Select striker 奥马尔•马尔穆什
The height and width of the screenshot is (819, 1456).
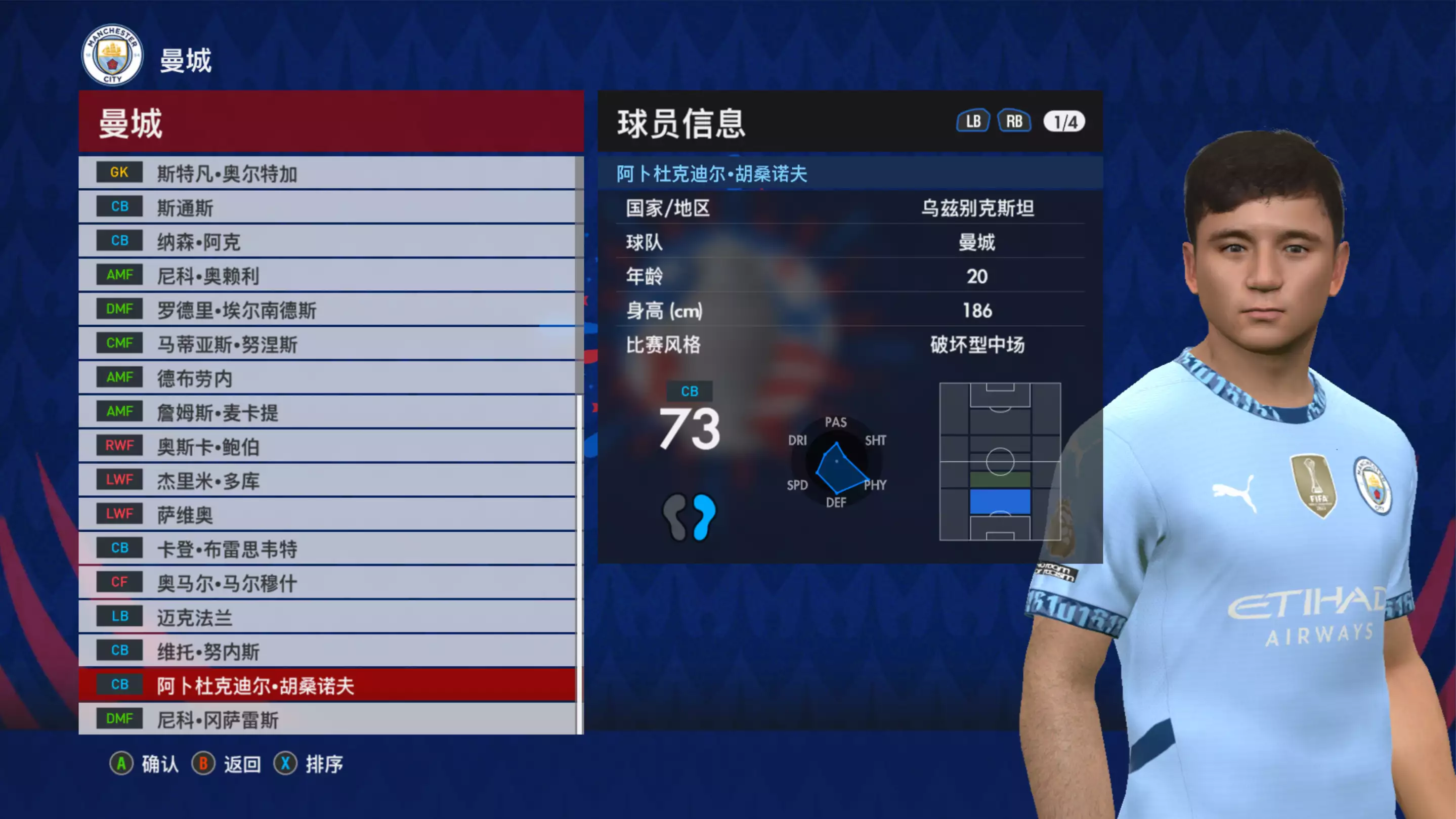tap(328, 583)
